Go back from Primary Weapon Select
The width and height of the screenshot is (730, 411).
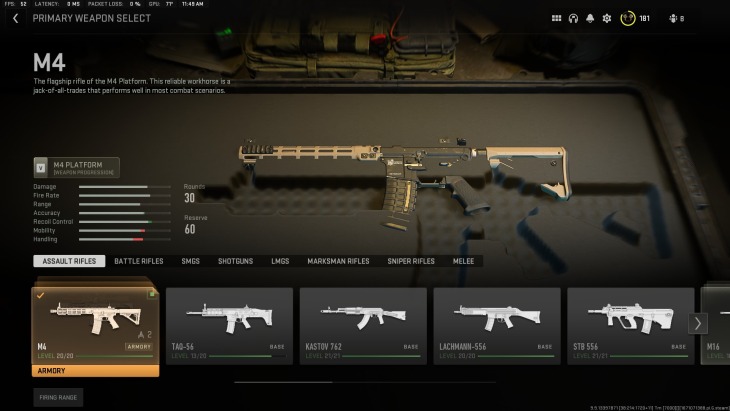[15, 18]
